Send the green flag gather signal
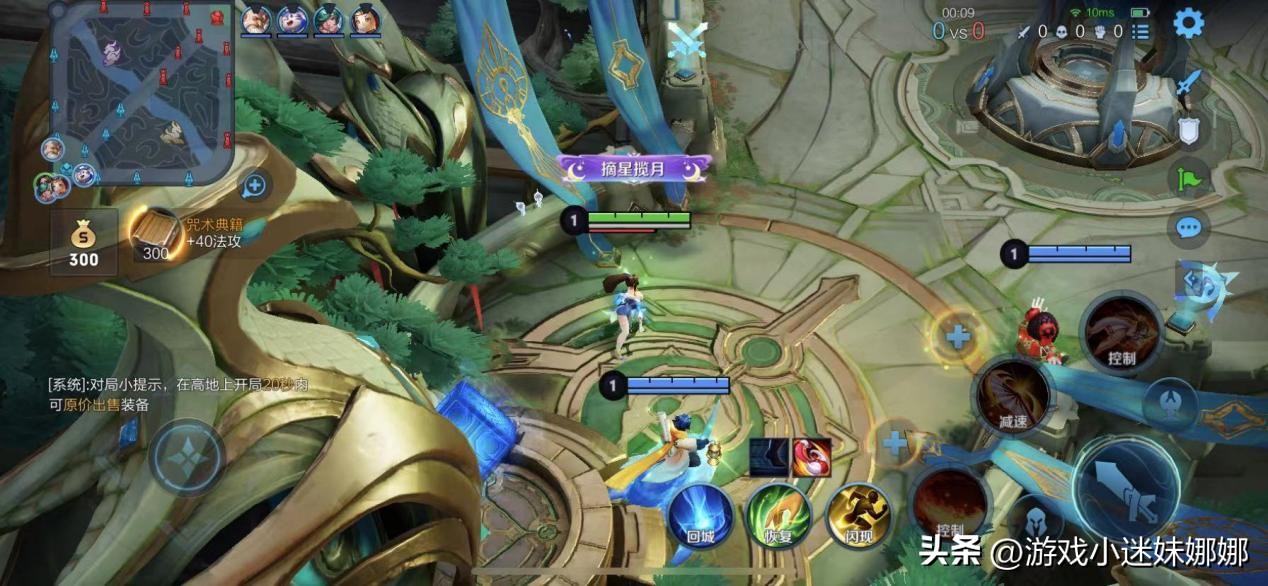The image size is (1268, 586). (1189, 179)
